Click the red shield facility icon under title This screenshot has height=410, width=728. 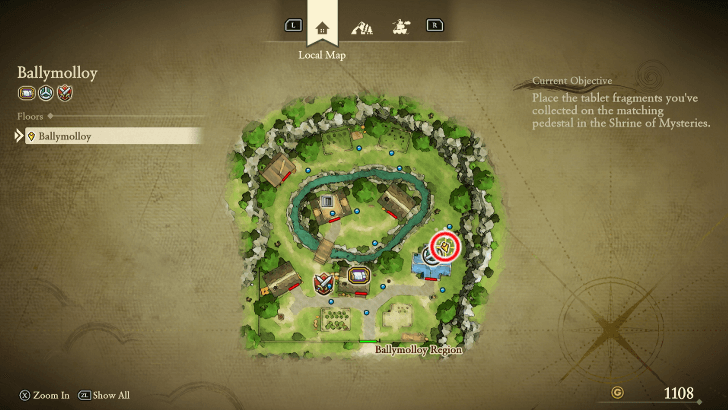[65, 94]
